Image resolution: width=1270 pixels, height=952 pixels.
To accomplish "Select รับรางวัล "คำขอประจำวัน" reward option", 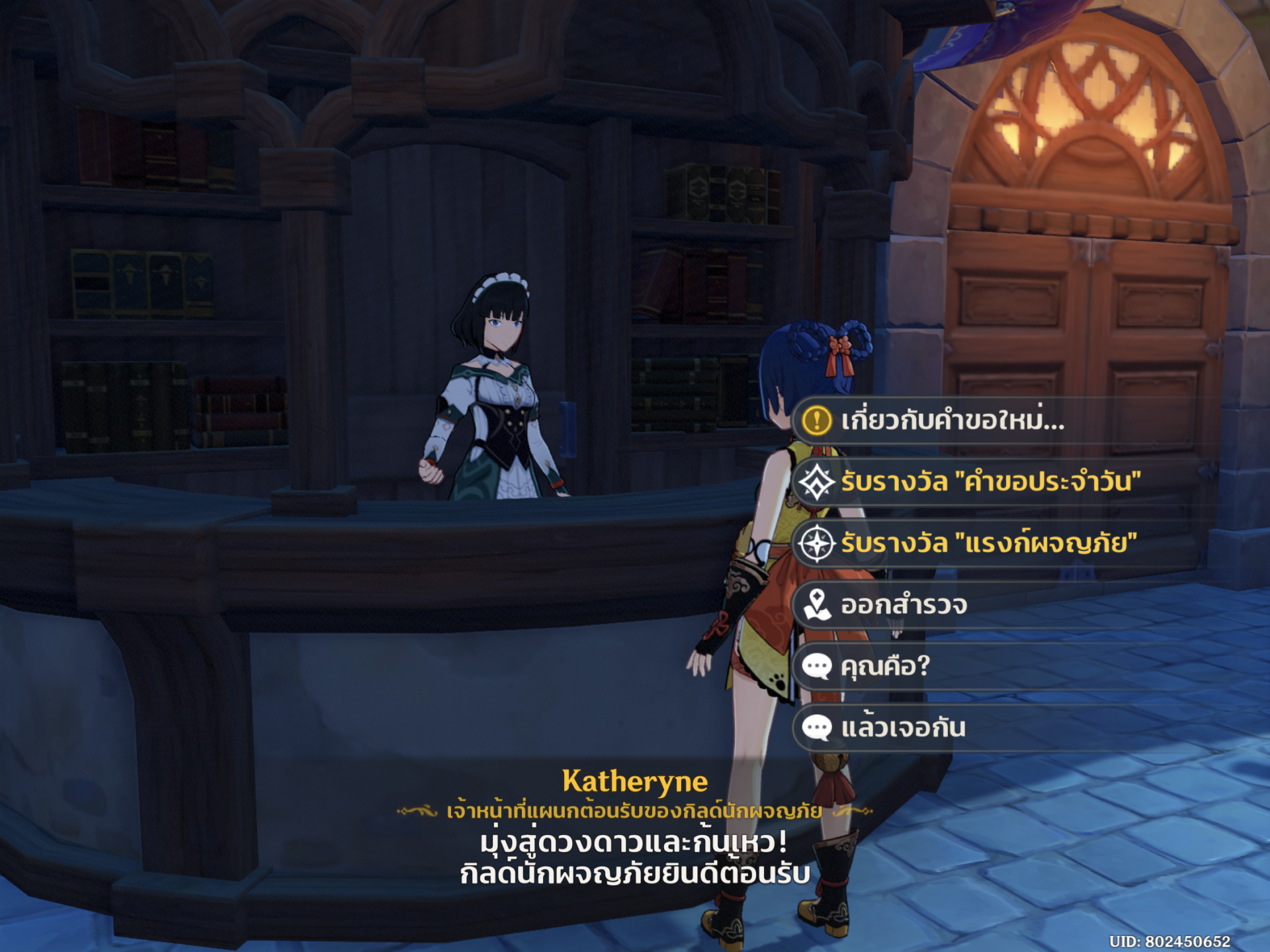I will click(x=990, y=482).
